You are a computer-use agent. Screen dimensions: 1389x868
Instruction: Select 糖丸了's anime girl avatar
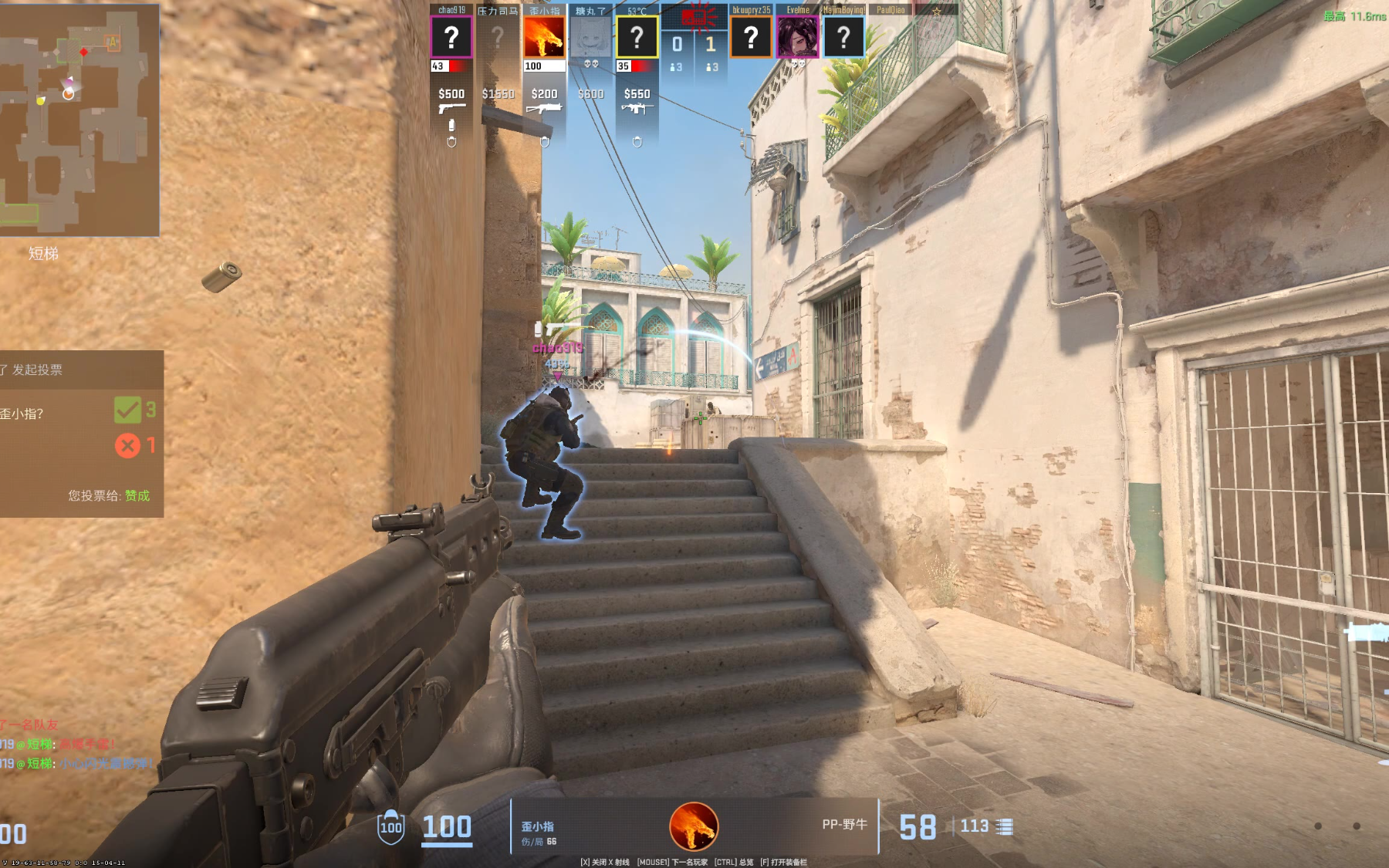tap(590, 37)
